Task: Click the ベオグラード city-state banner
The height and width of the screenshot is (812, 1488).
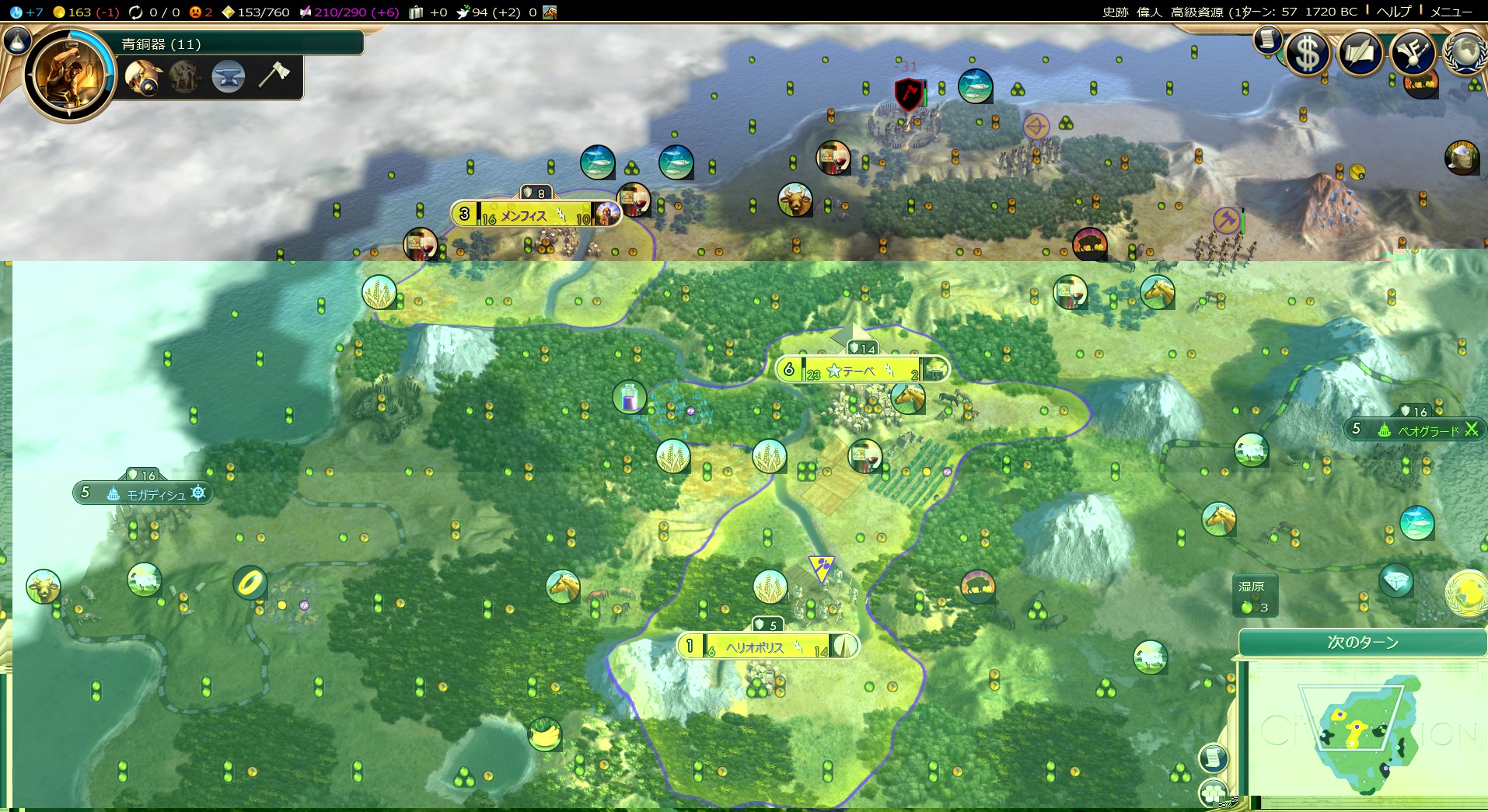Action: 1416,429
